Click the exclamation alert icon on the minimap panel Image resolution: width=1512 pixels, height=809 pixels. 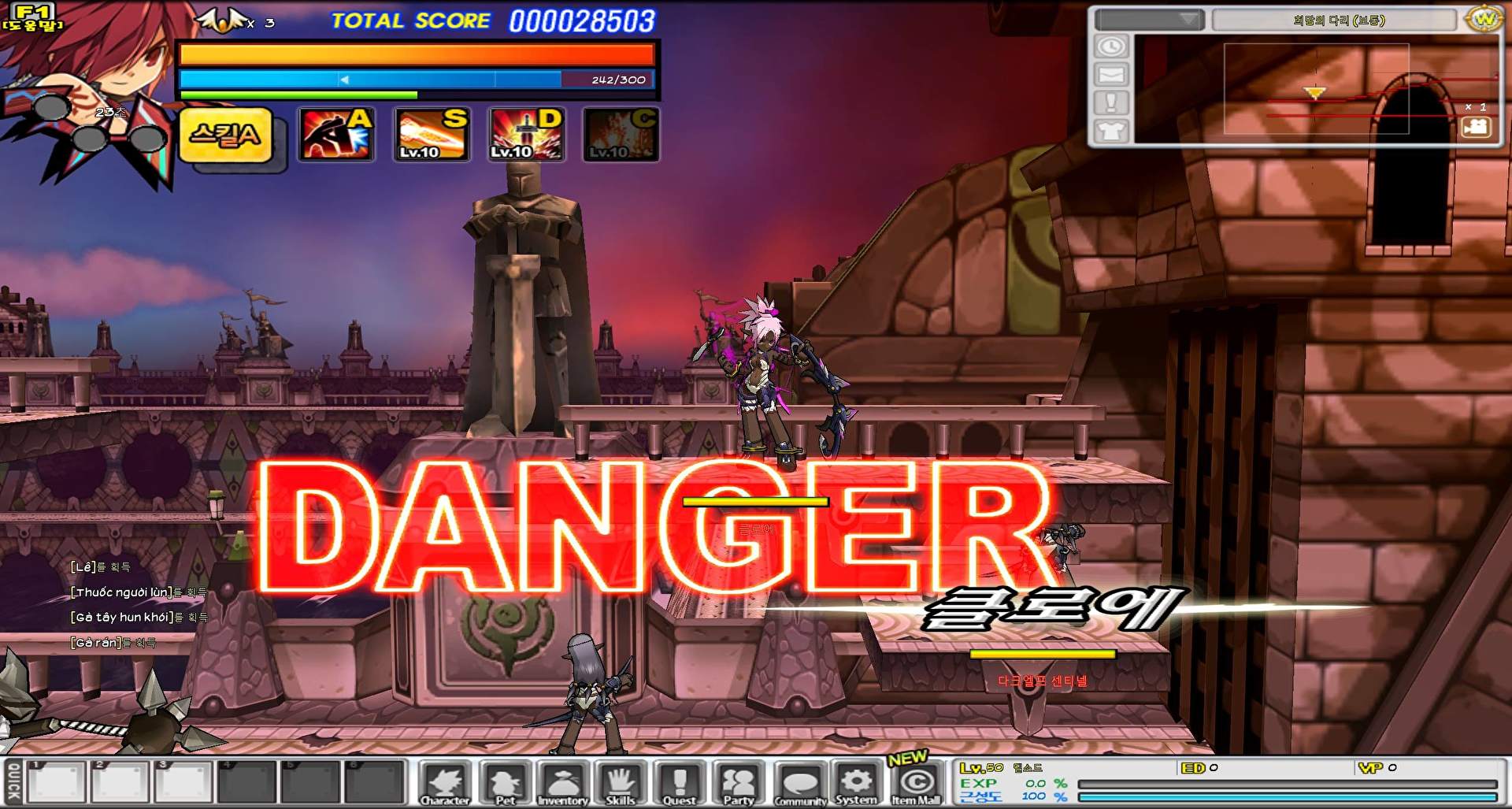1111,101
